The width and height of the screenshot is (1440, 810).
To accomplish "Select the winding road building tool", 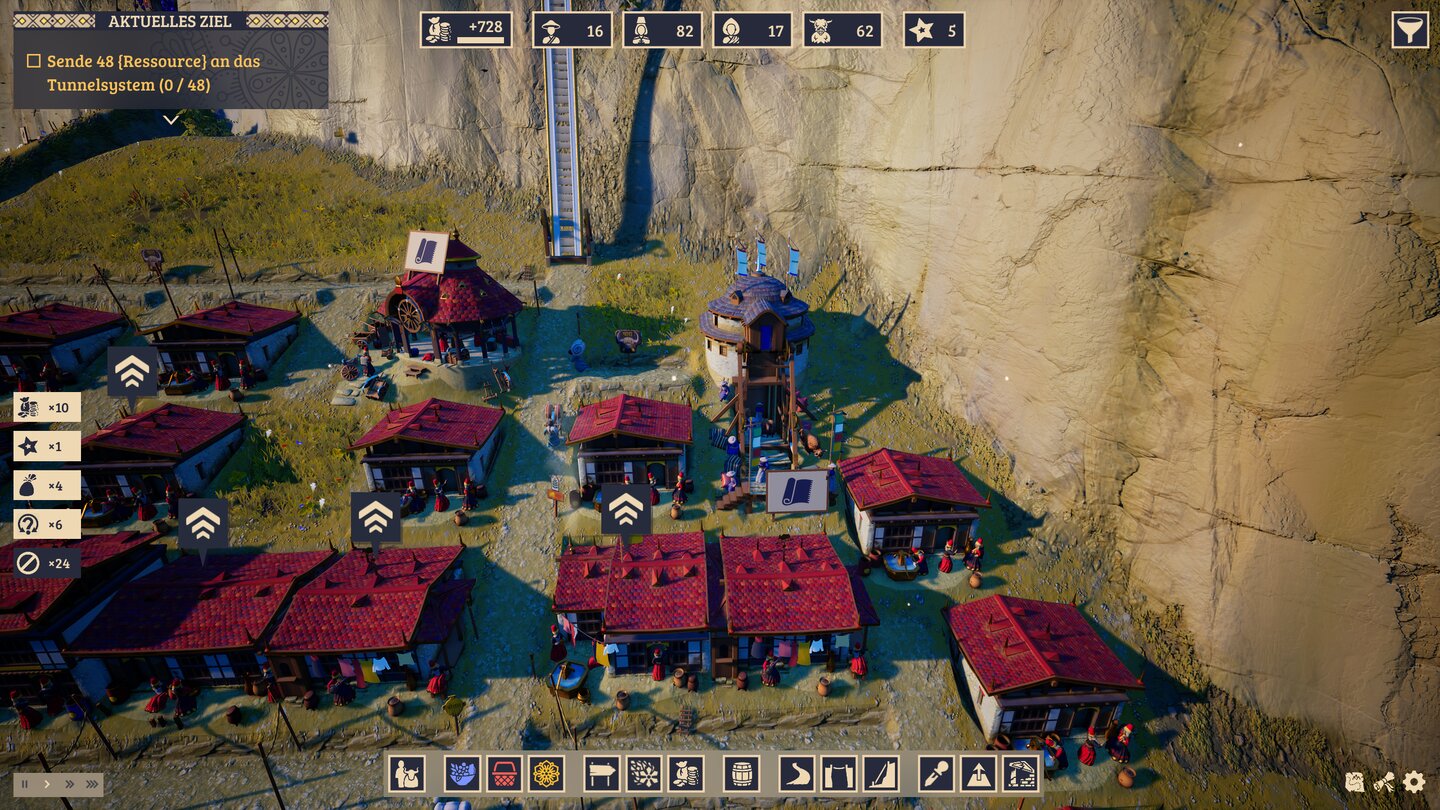I will tap(797, 774).
